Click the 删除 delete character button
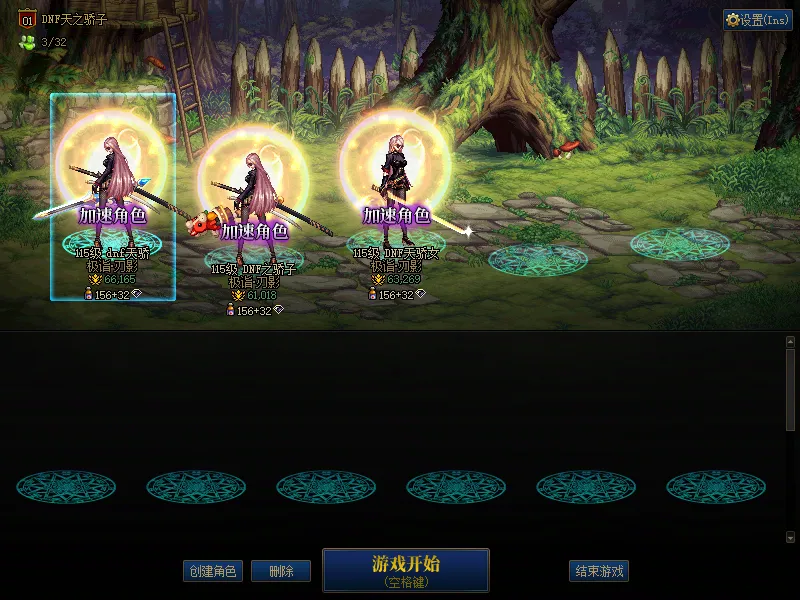 coord(280,571)
